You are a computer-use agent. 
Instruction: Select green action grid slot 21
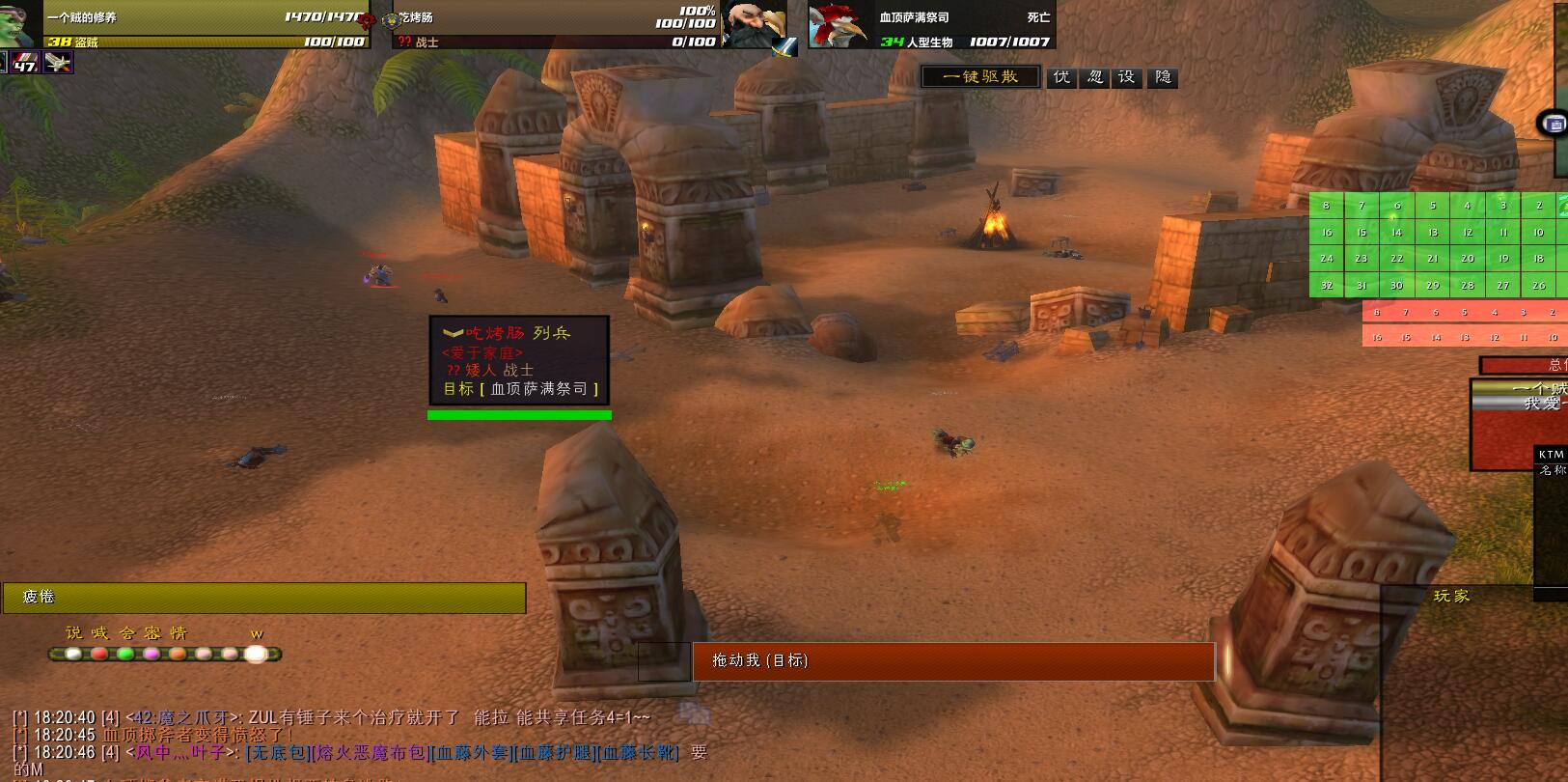1433,259
